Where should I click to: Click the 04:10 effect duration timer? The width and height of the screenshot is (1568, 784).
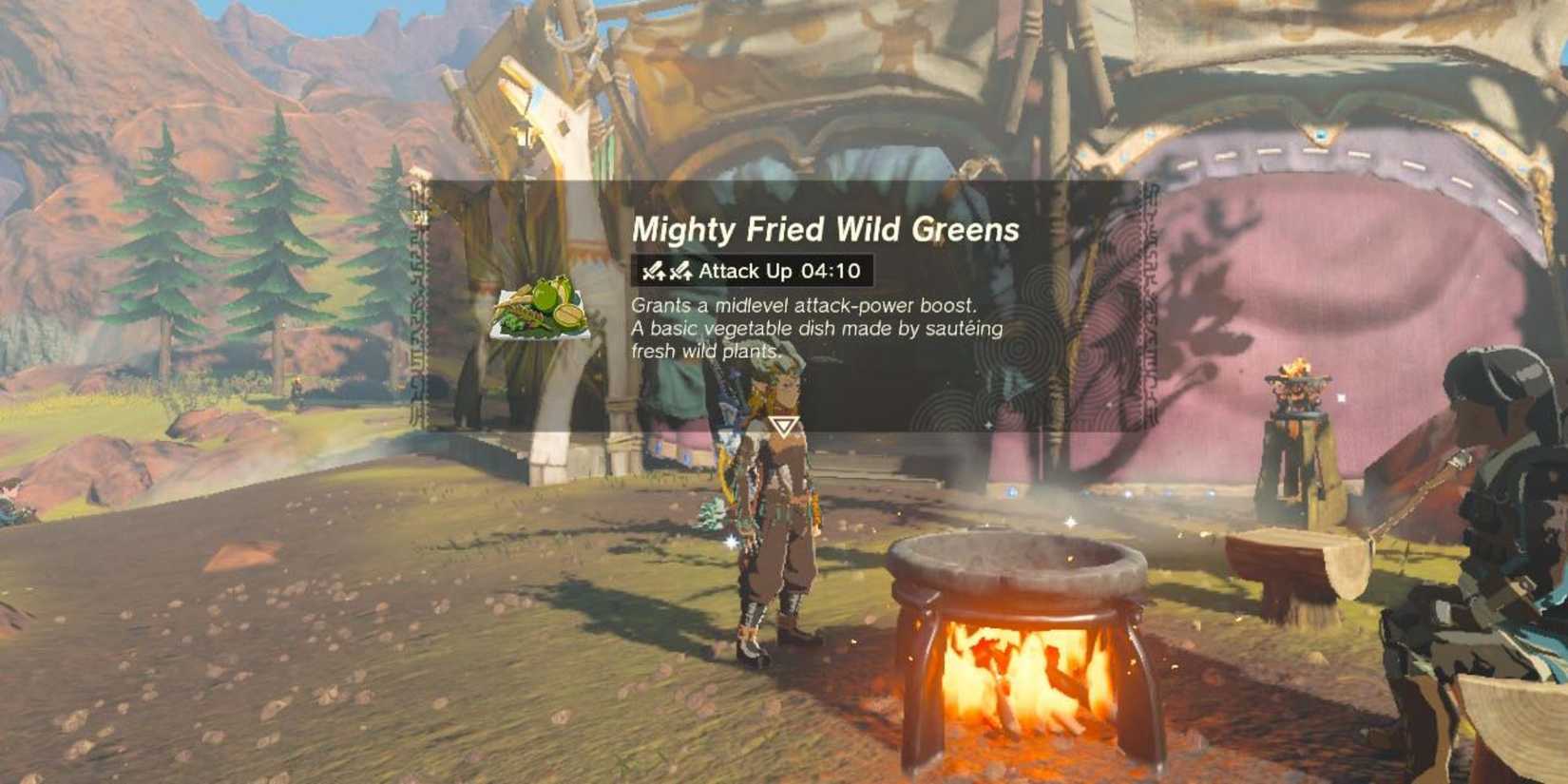[836, 271]
